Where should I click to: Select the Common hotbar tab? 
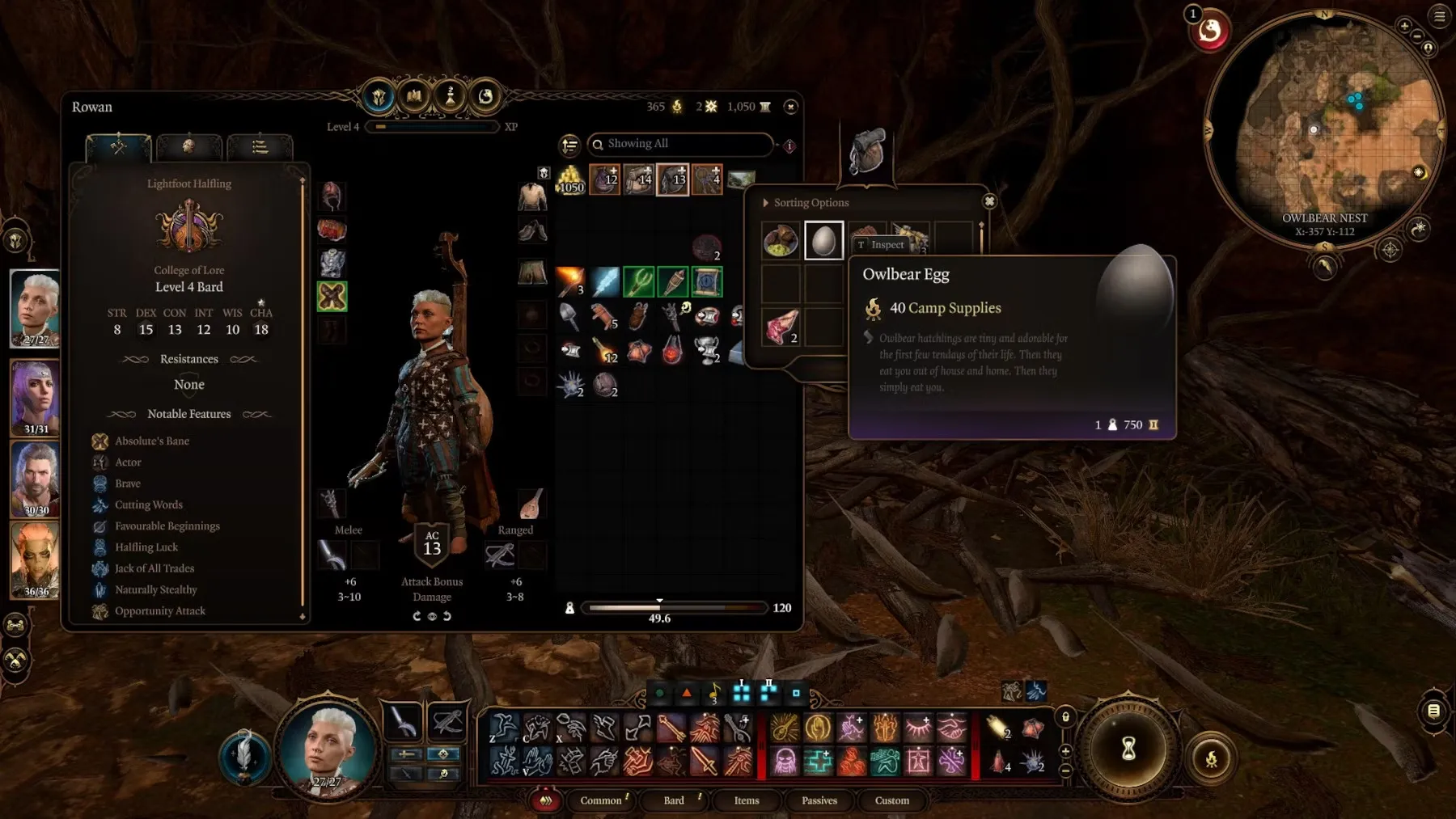pyautogui.click(x=601, y=800)
